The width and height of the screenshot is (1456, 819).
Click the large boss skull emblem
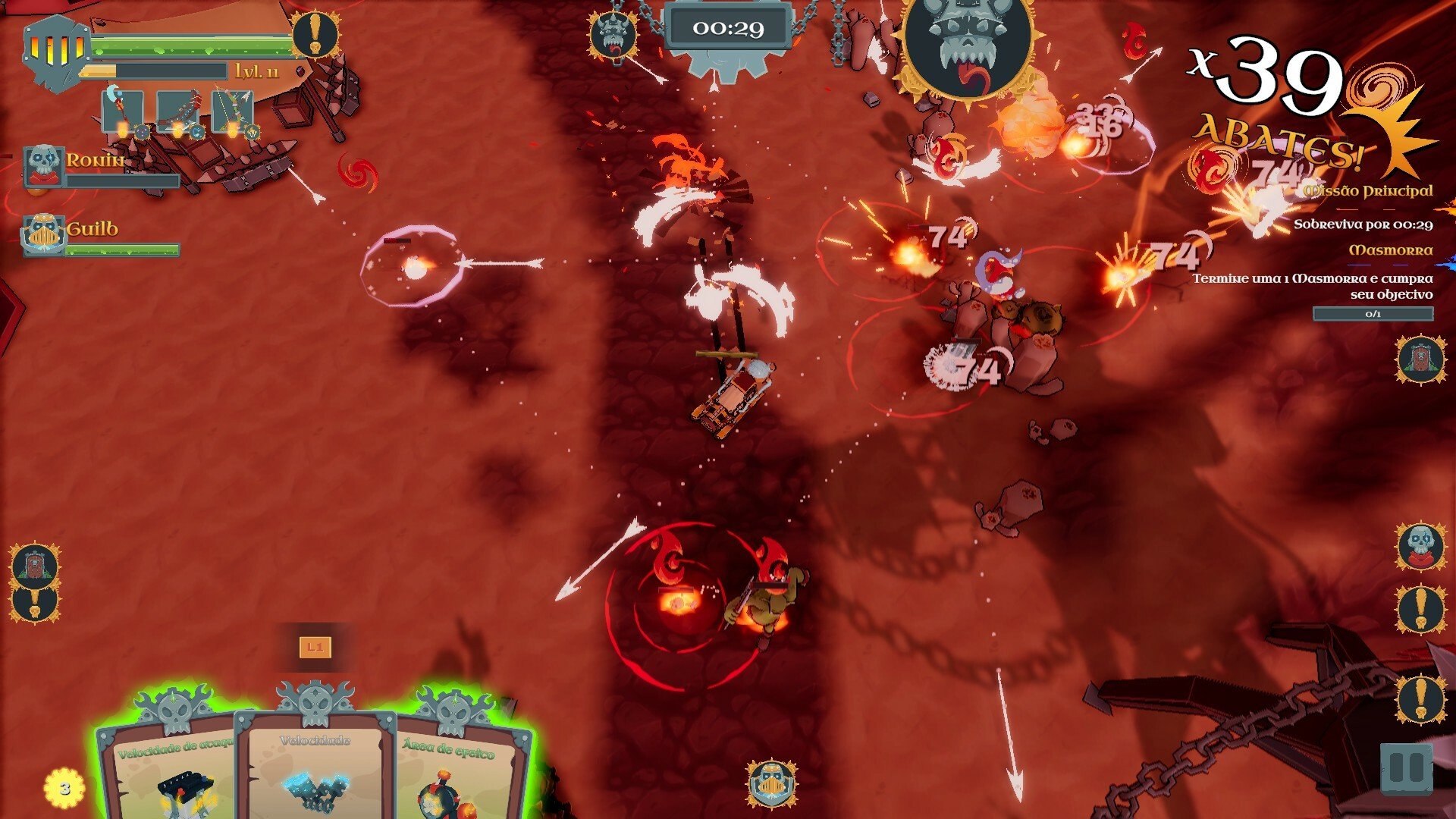point(968,45)
